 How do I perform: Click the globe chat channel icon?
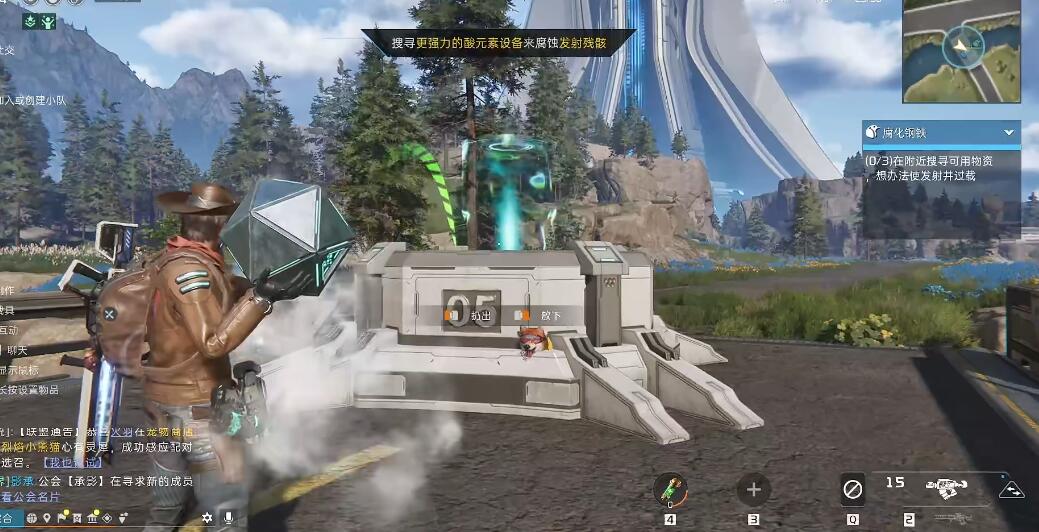coord(31,517)
